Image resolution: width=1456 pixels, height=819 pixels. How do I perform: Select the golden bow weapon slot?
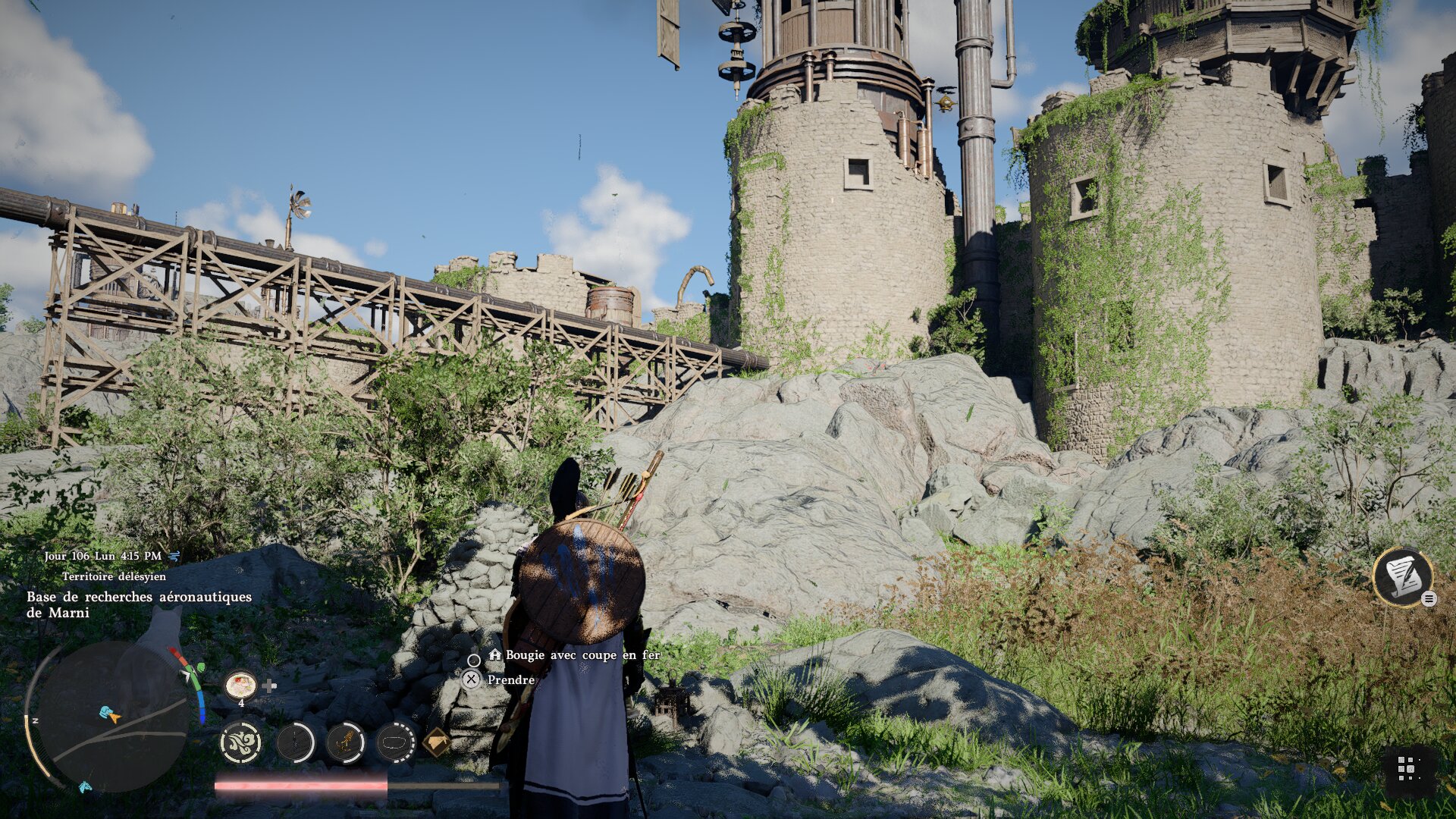pyautogui.click(x=345, y=742)
